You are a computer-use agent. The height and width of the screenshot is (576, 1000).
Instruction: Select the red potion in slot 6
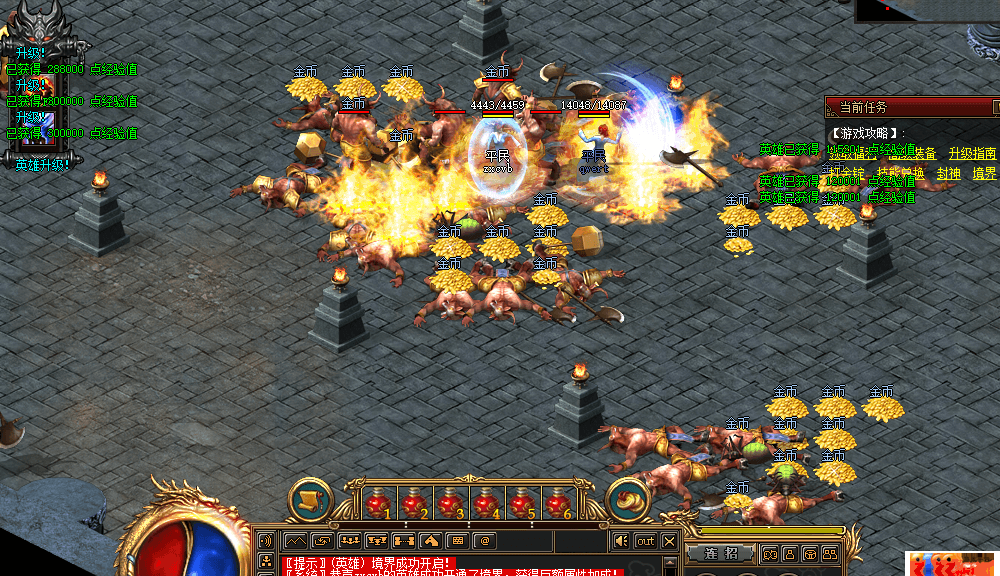pyautogui.click(x=558, y=503)
